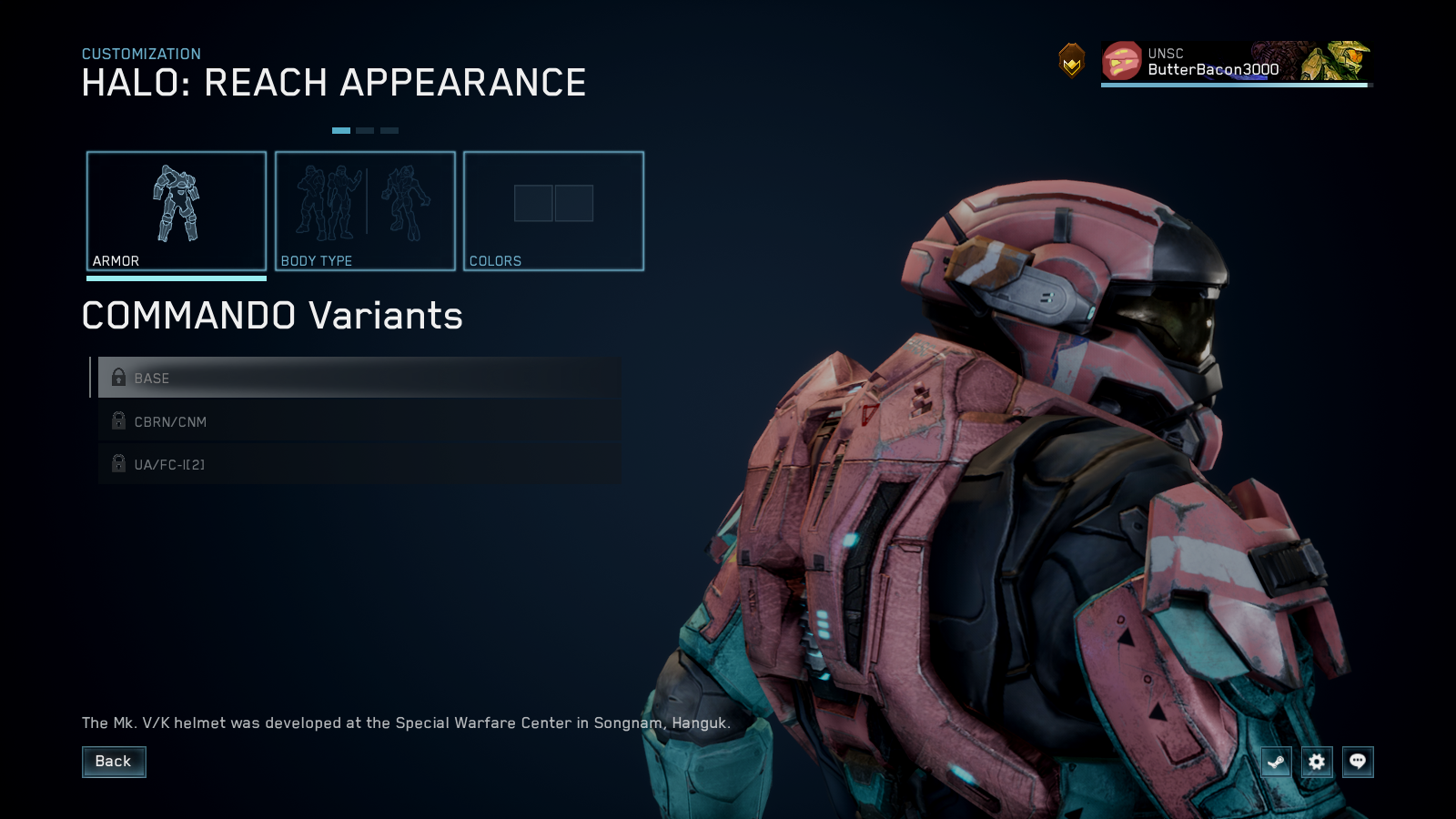
Task: Open the BODY TYPE customization panel
Action: 364,209
